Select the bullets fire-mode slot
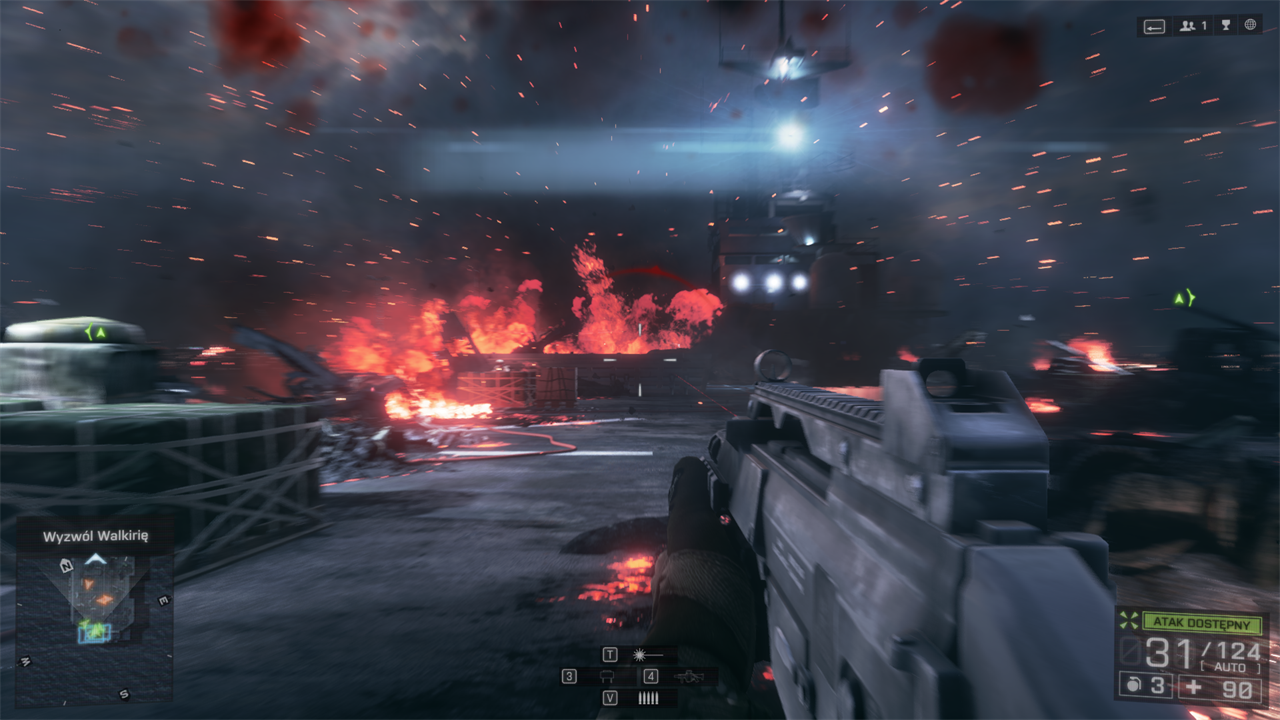The width and height of the screenshot is (1280, 720). (647, 698)
